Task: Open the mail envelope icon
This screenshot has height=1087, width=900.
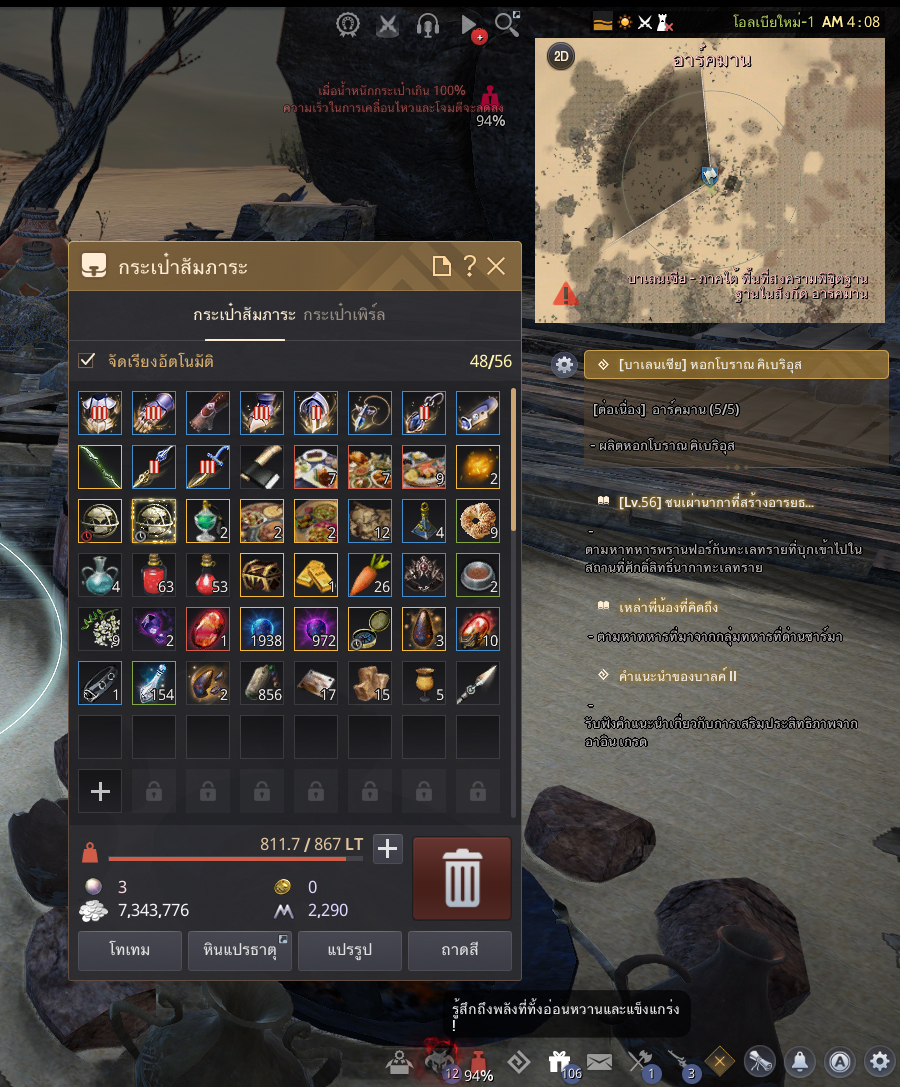Action: (599, 1061)
